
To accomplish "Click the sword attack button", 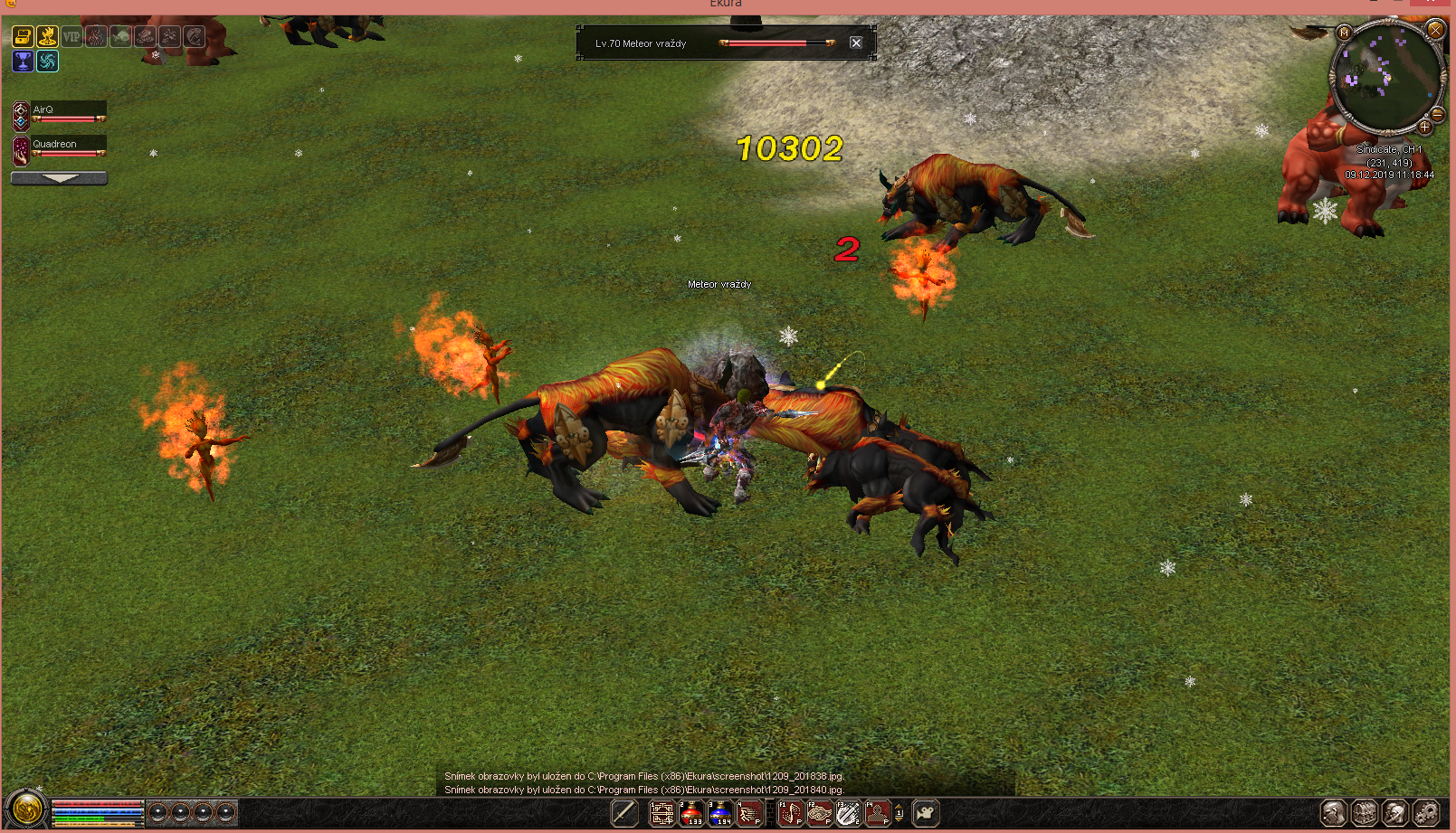I will (x=624, y=813).
